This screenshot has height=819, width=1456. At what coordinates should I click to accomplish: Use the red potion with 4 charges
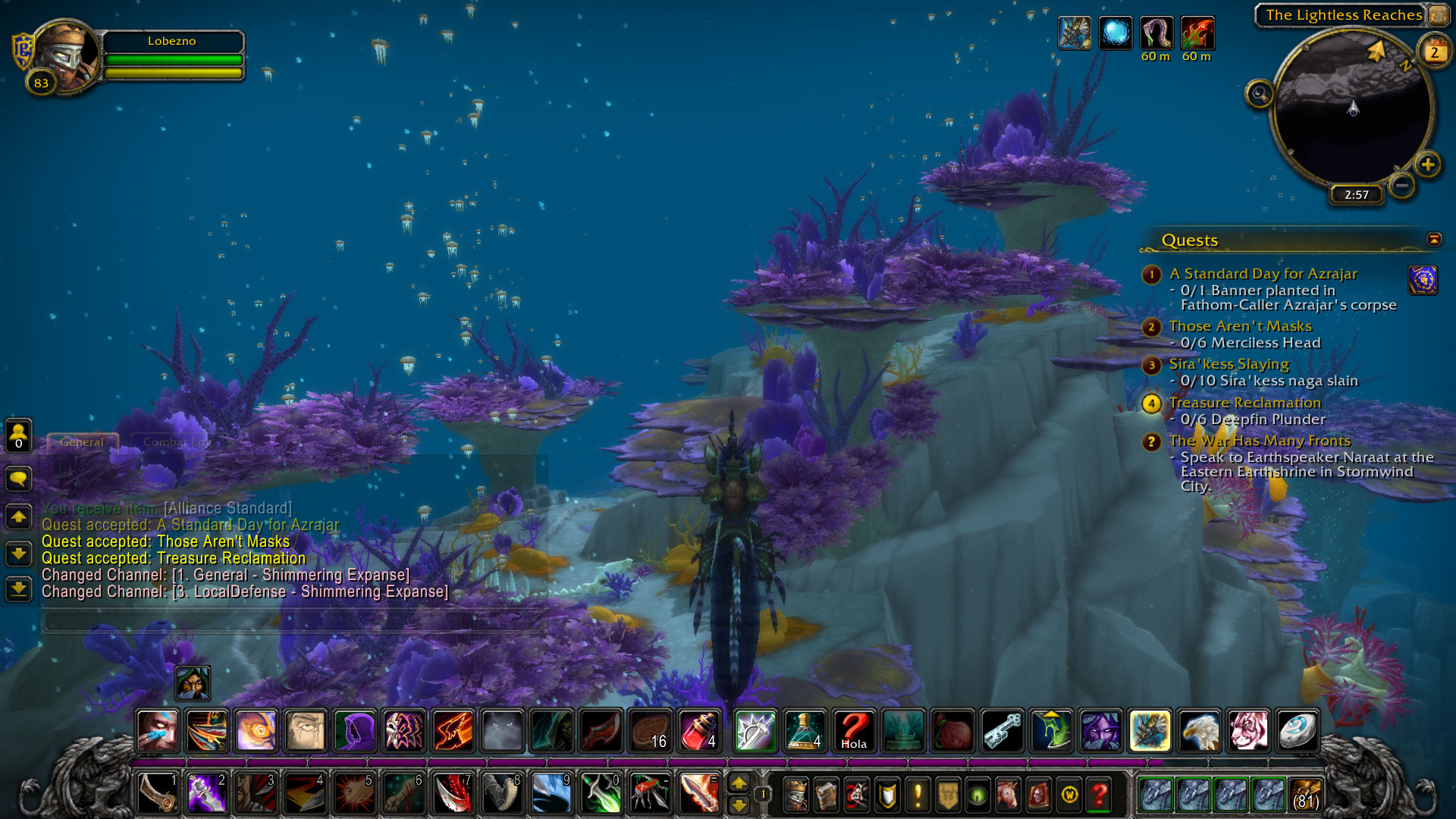pyautogui.click(x=699, y=731)
